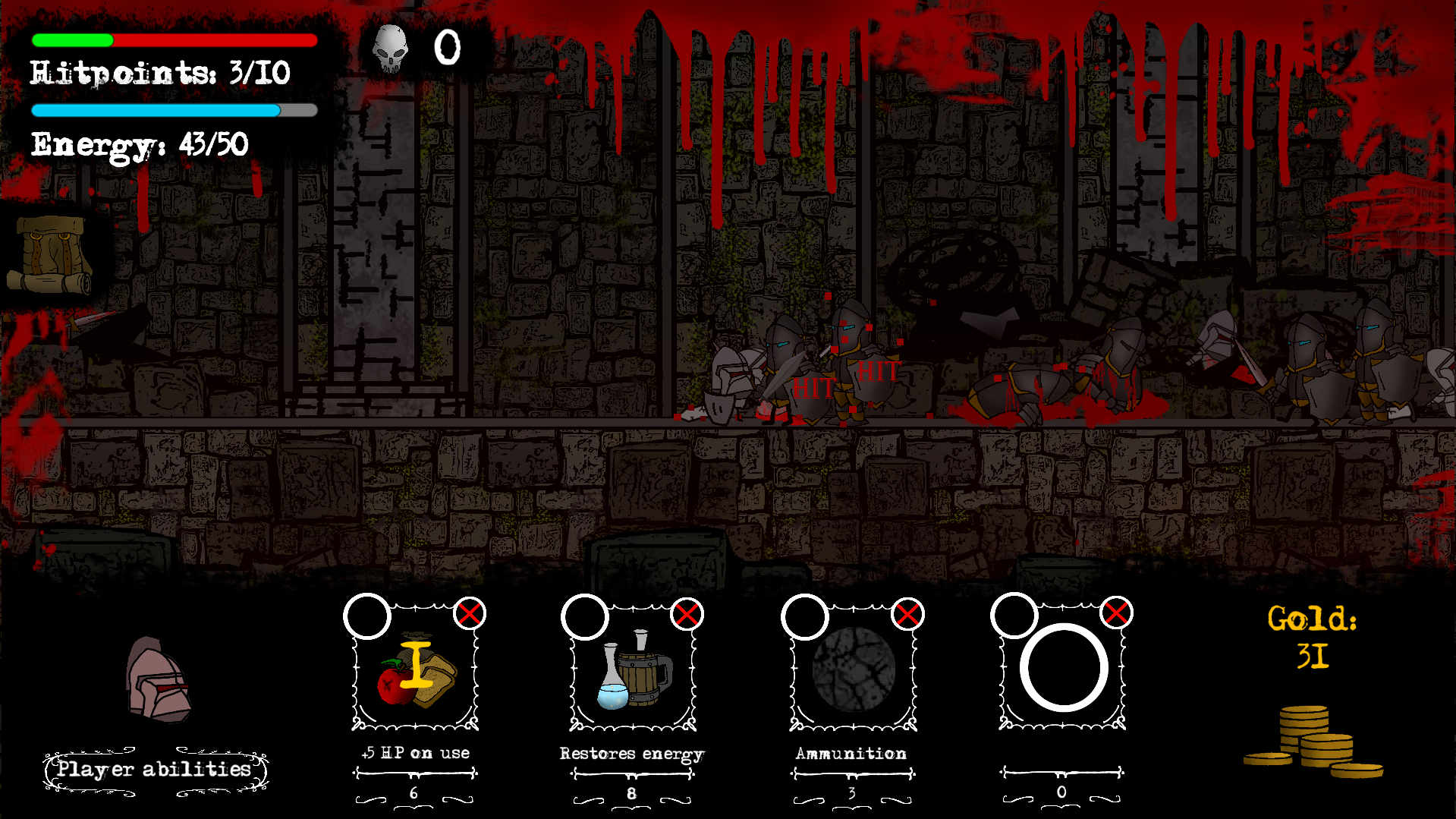
Task: Open the Player abilities panel
Action: (x=155, y=770)
